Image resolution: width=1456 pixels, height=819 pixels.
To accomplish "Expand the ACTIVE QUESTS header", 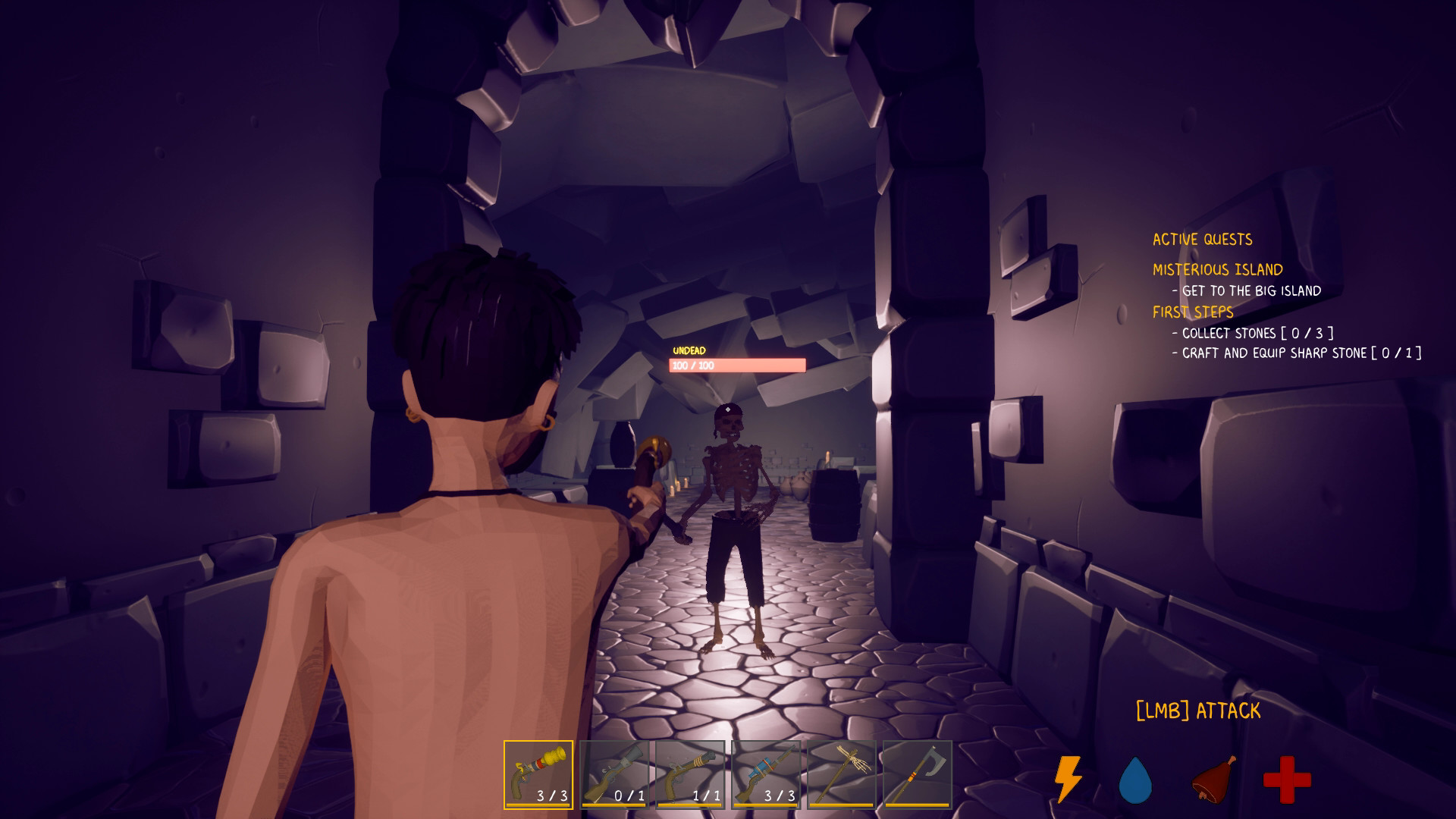I will click(1203, 239).
